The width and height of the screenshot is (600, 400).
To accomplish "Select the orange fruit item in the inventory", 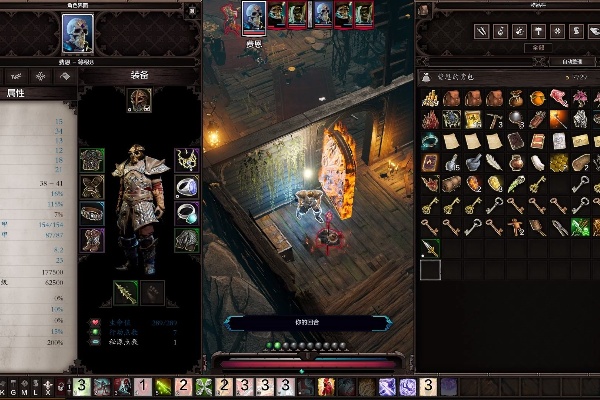I will point(538,99).
